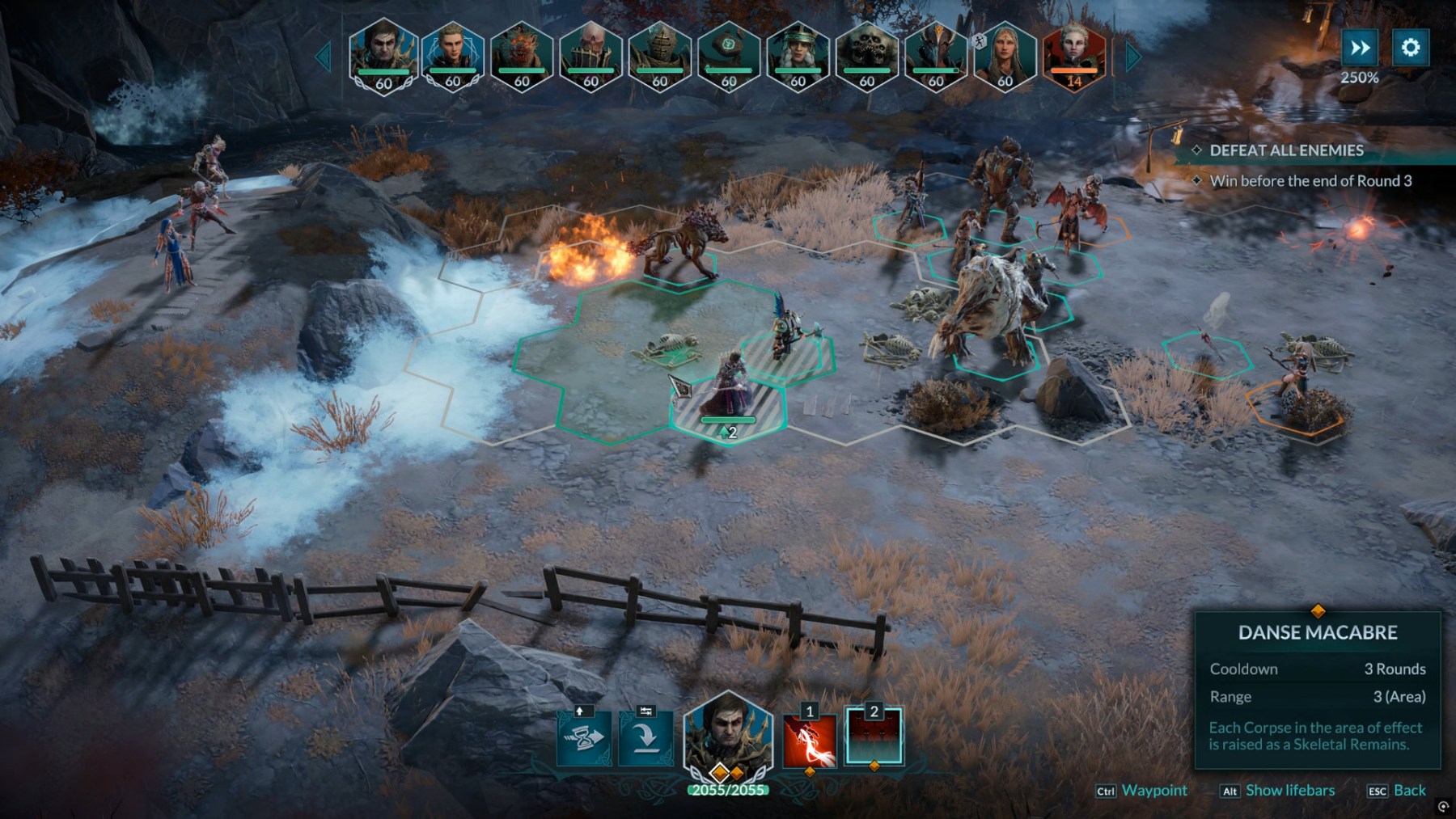The width and height of the screenshot is (1456, 819).
Task: Use ability 1 with the red hand
Action: point(810,739)
